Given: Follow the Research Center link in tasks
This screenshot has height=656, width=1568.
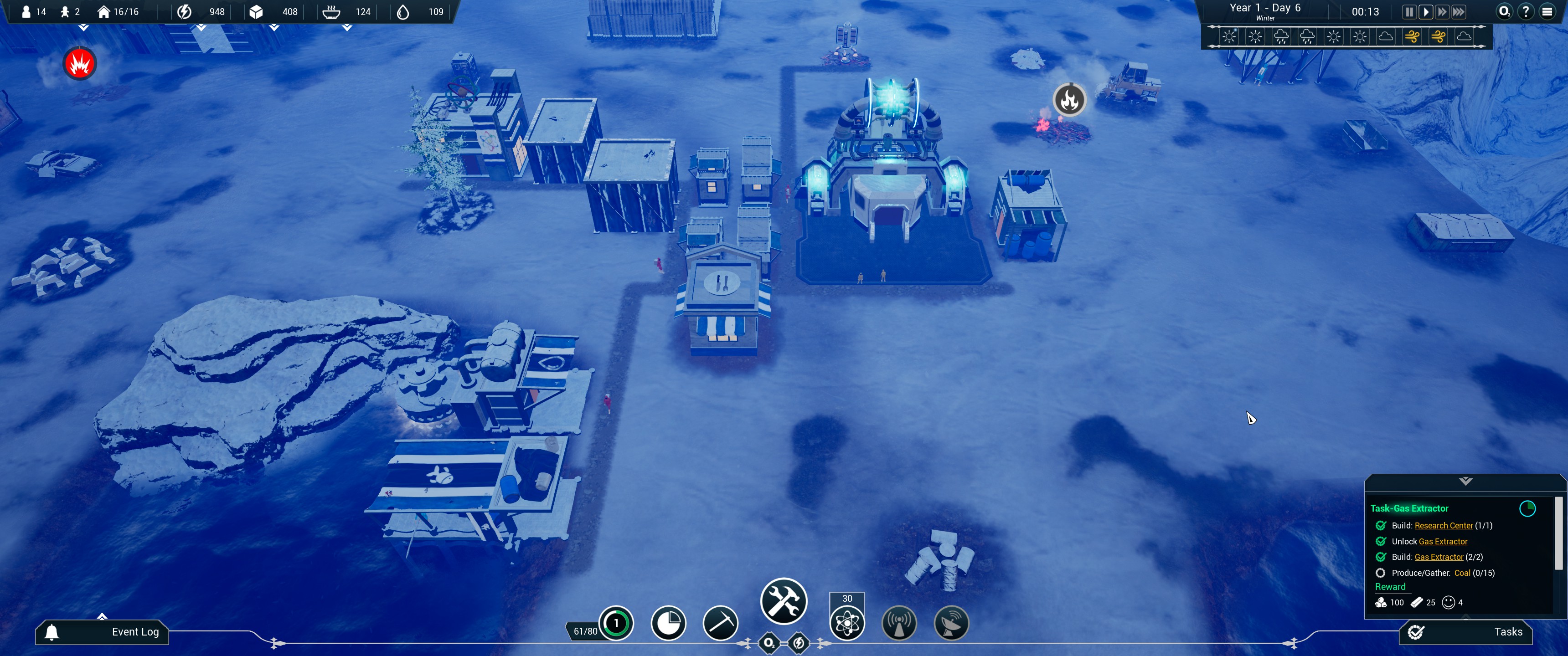Looking at the screenshot, I should point(1443,526).
